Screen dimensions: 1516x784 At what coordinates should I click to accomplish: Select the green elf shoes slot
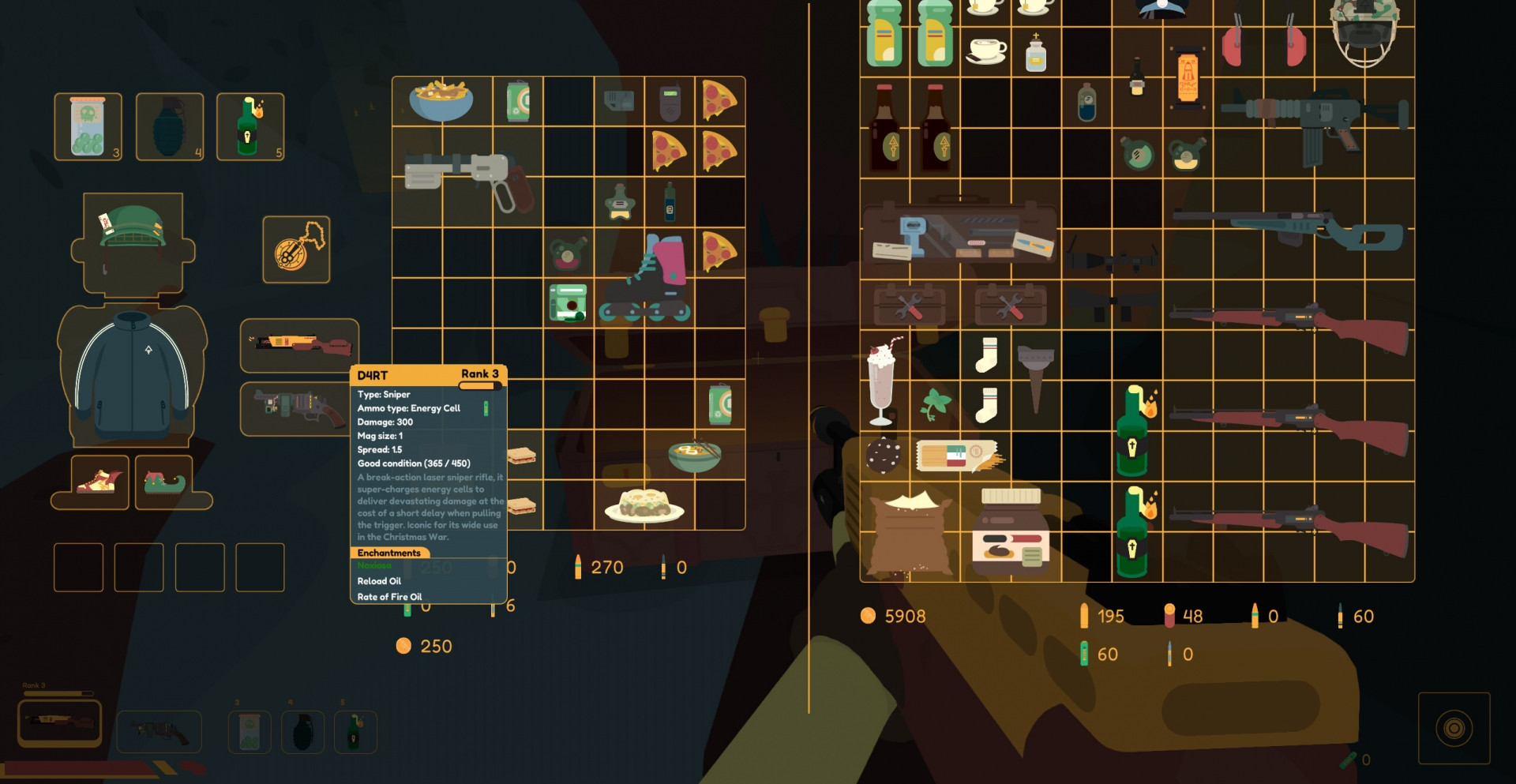click(x=164, y=481)
